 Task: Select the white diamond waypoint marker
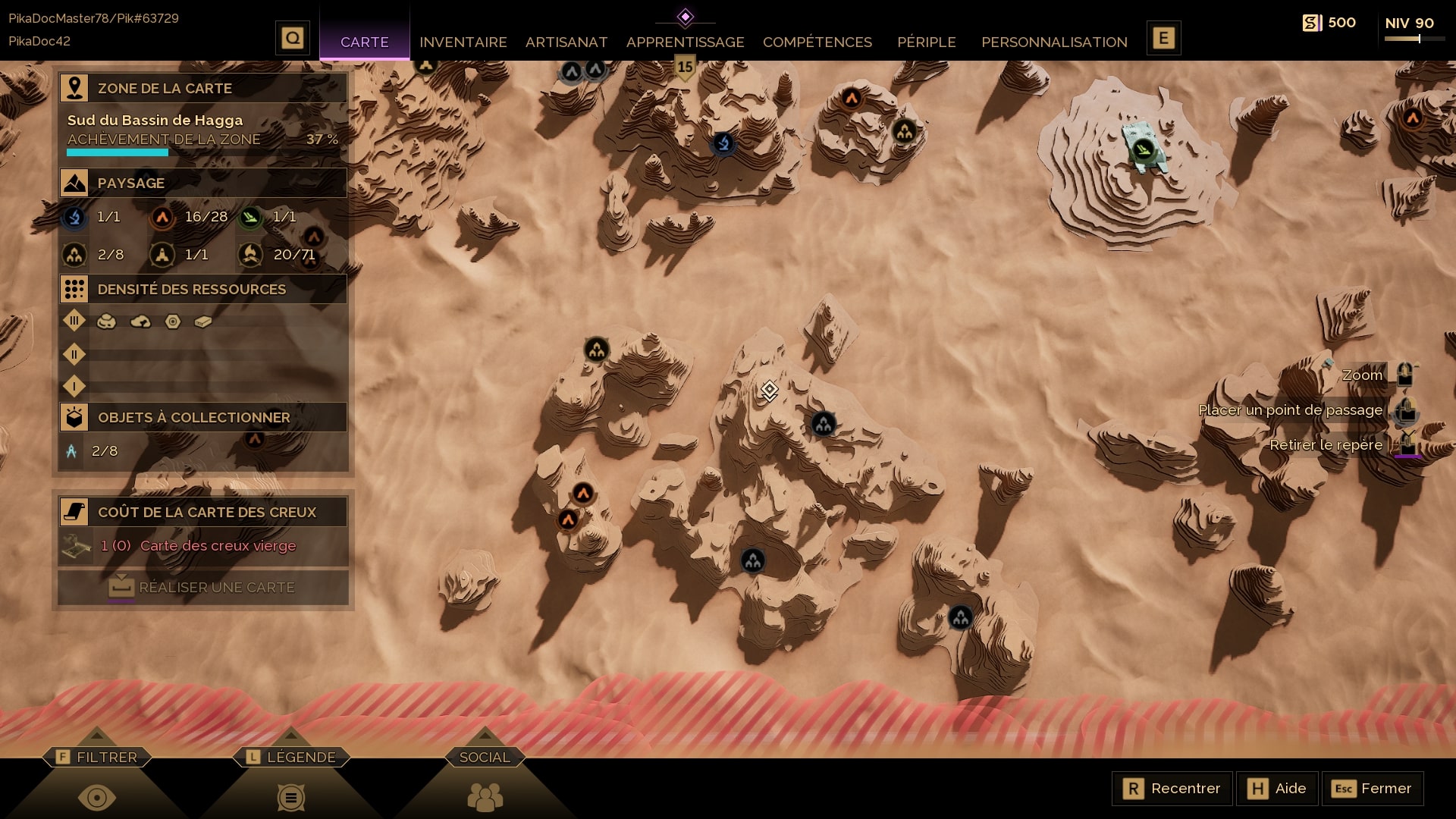click(769, 390)
